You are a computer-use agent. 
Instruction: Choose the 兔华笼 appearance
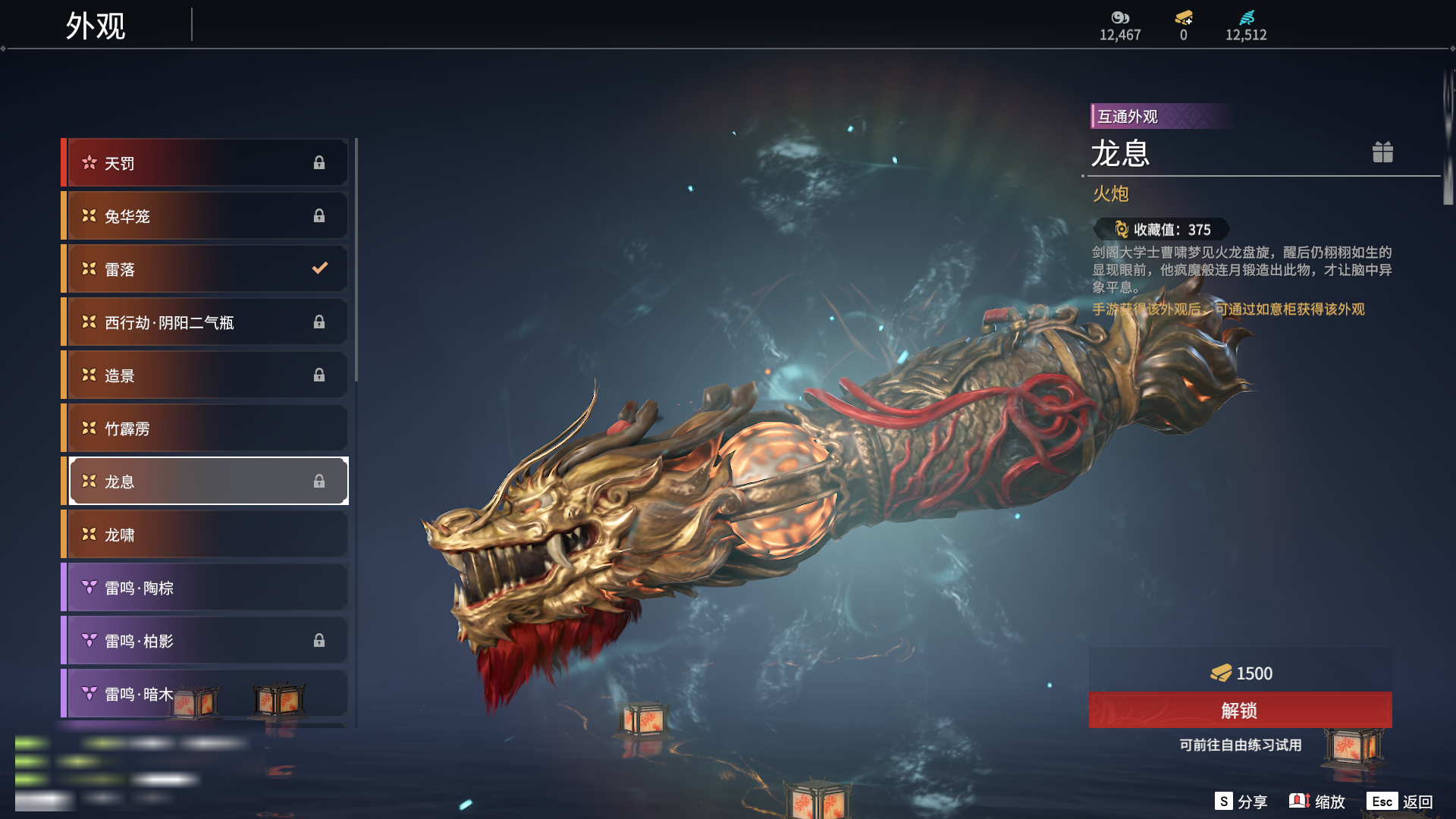[205, 216]
